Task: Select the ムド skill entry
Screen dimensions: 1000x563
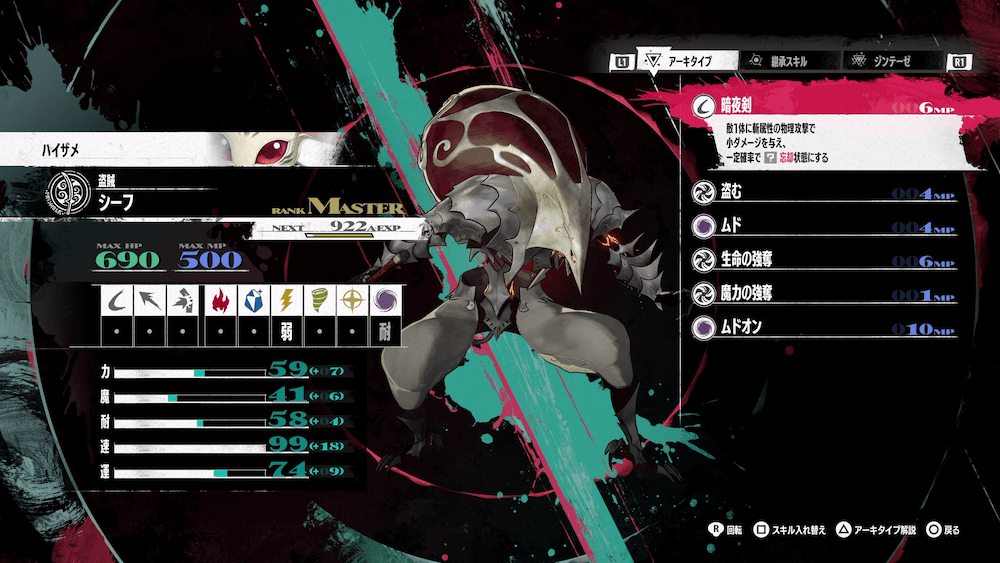Action: [825, 227]
